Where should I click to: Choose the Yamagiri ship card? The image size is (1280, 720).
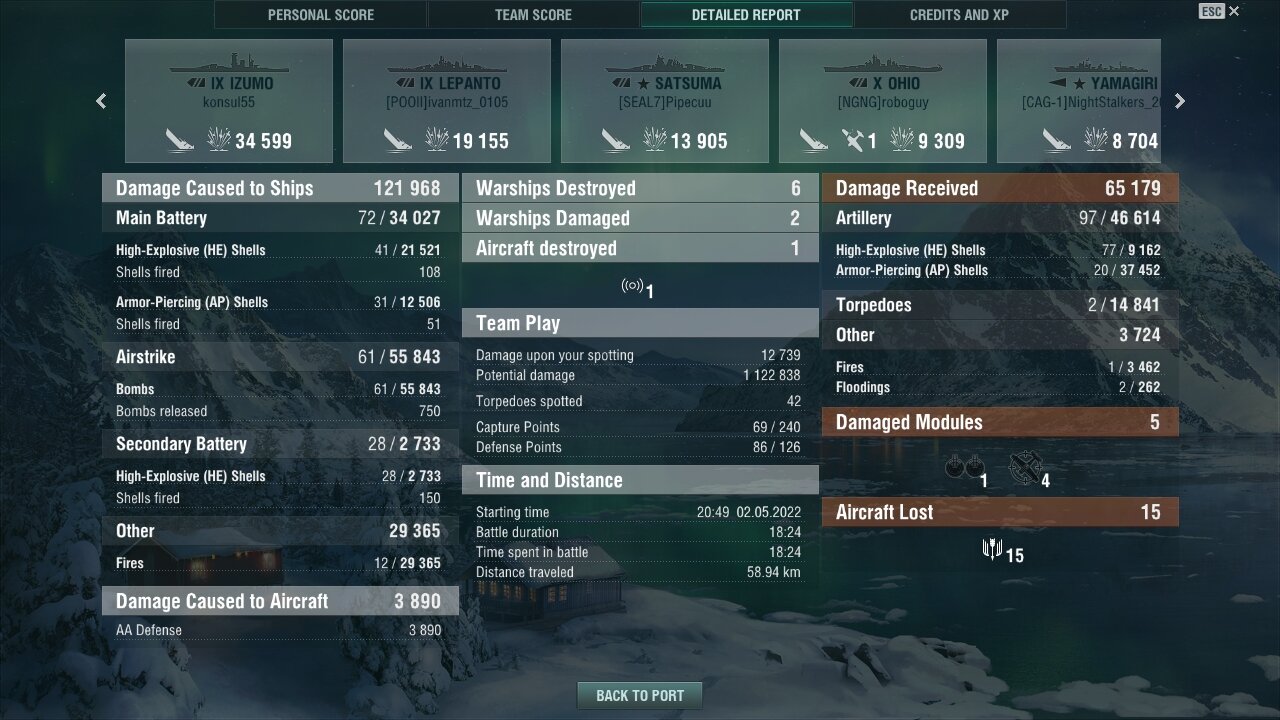1079,101
